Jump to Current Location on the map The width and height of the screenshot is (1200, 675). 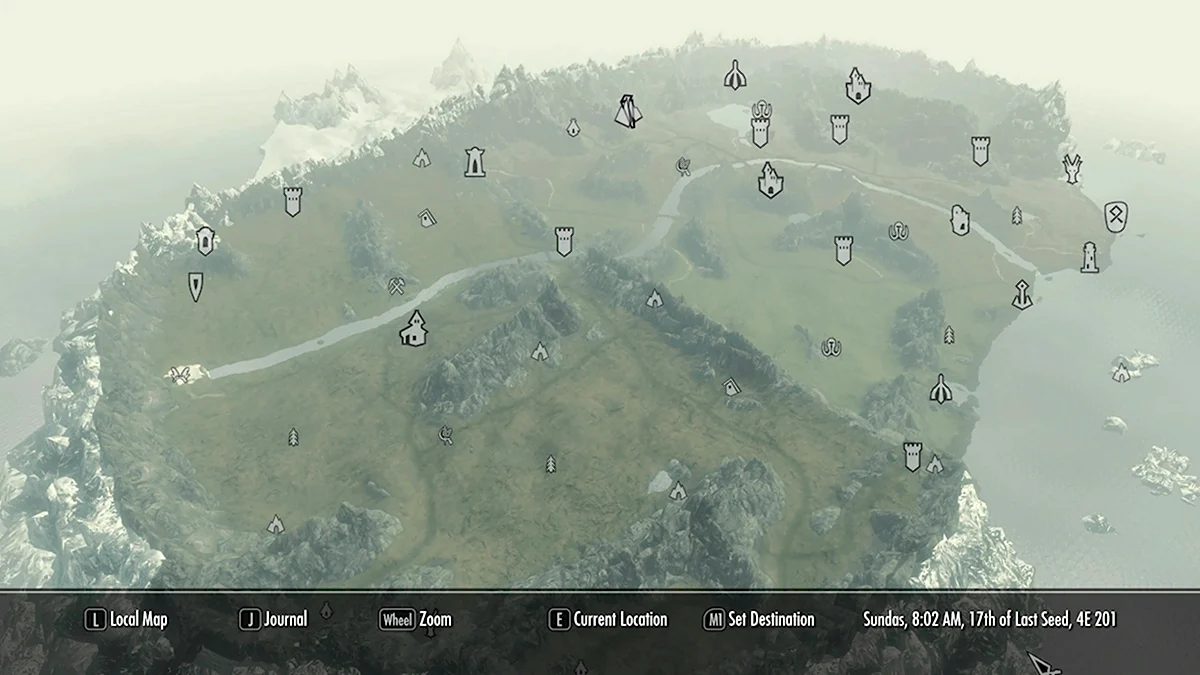click(608, 620)
